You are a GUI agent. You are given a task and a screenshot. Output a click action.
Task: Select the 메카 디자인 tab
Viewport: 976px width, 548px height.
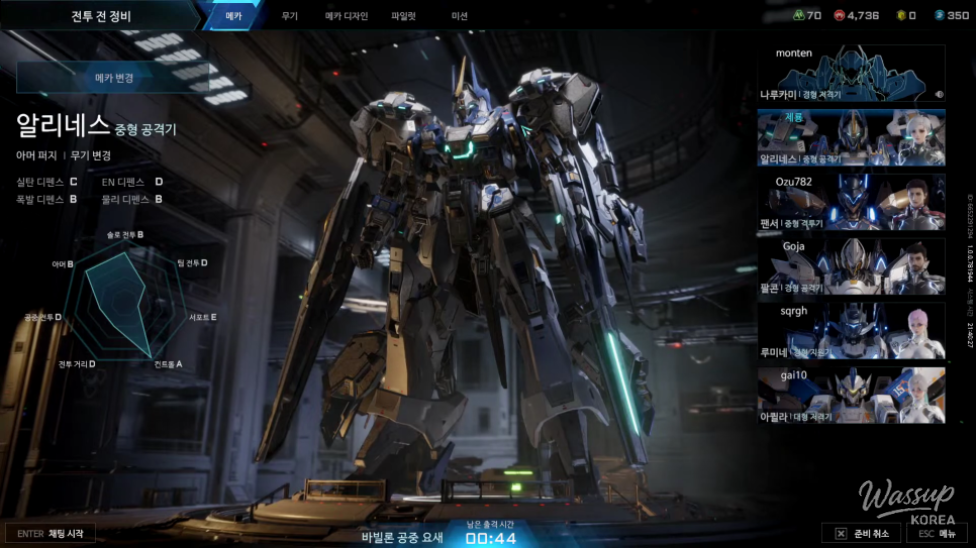[x=346, y=16]
